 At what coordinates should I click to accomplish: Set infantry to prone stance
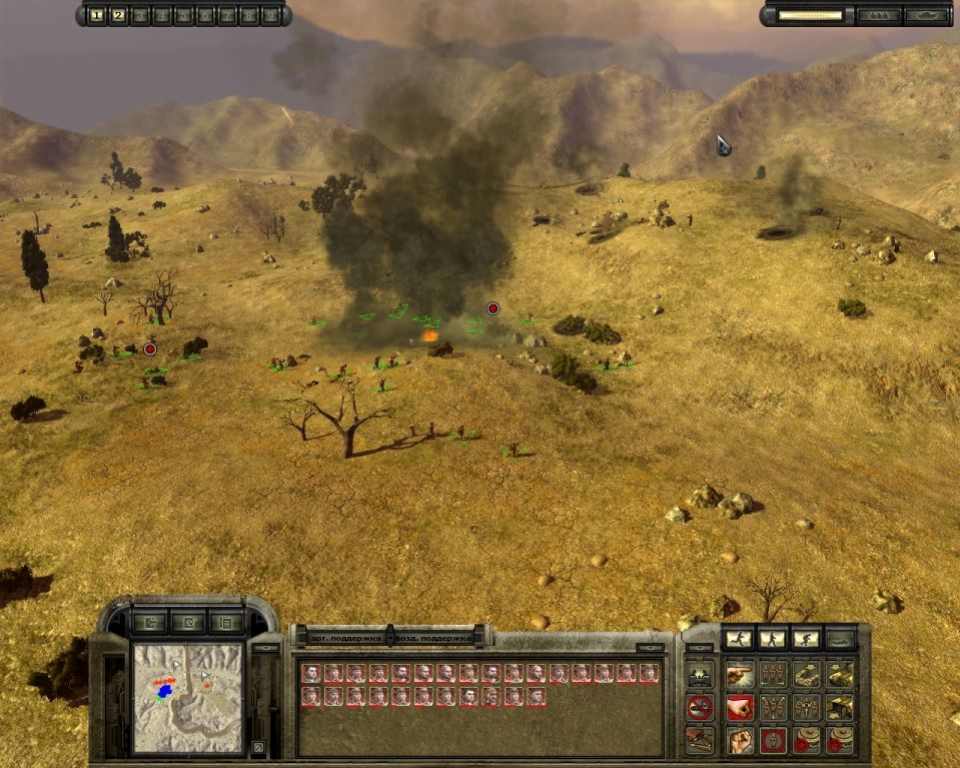(840, 638)
